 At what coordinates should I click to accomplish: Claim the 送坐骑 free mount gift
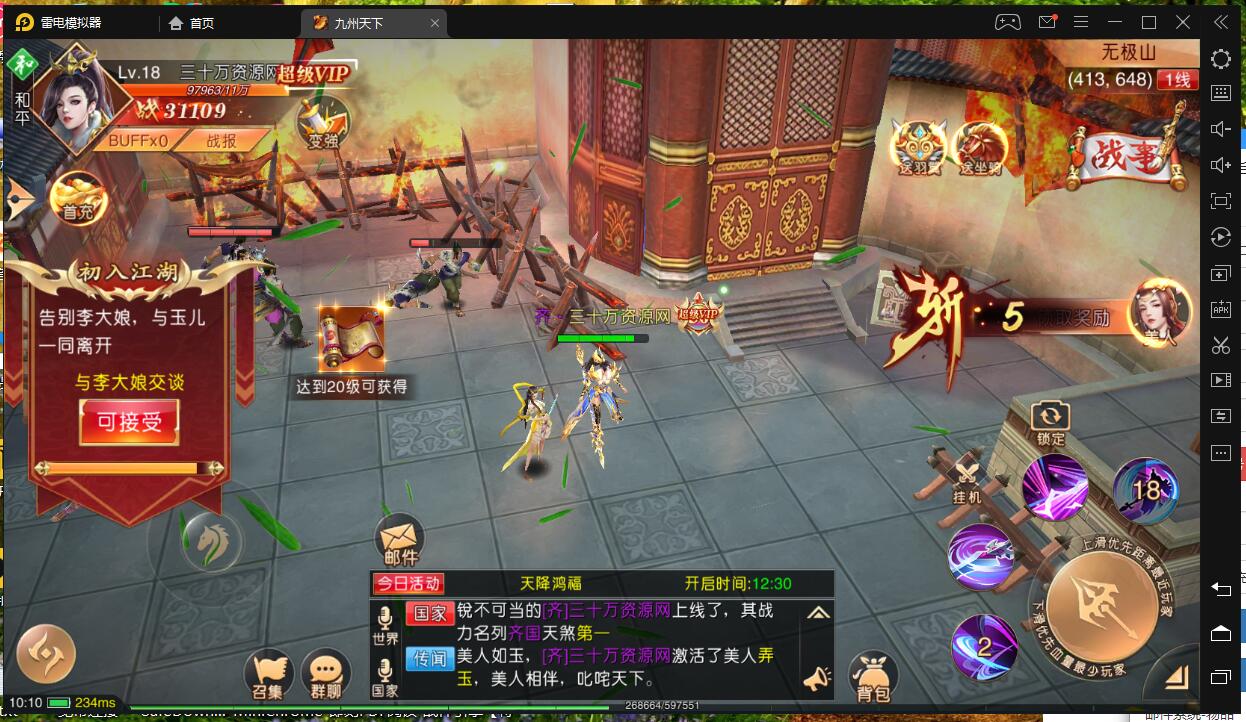[x=979, y=149]
